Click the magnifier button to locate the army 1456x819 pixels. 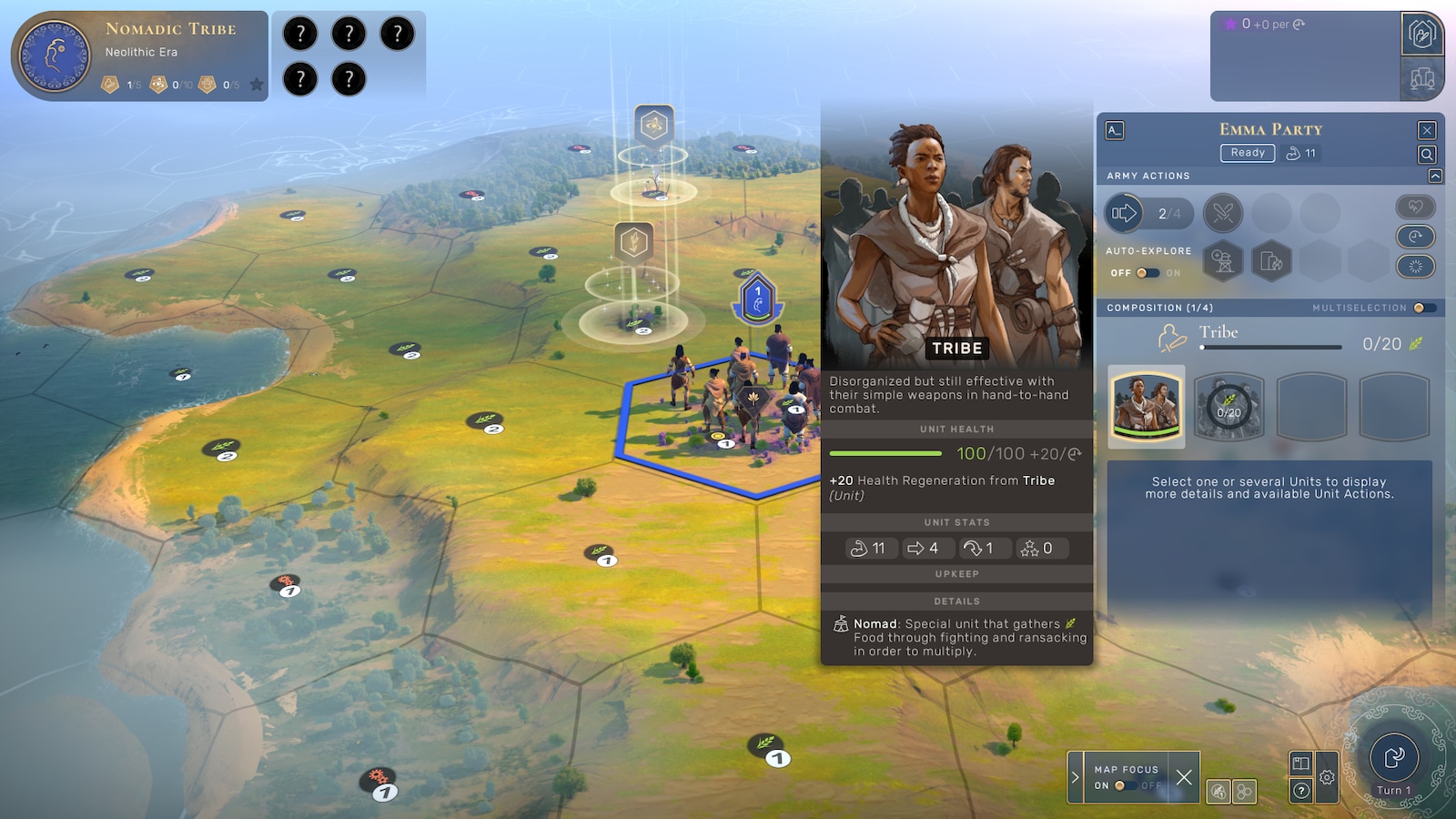pos(1427,155)
